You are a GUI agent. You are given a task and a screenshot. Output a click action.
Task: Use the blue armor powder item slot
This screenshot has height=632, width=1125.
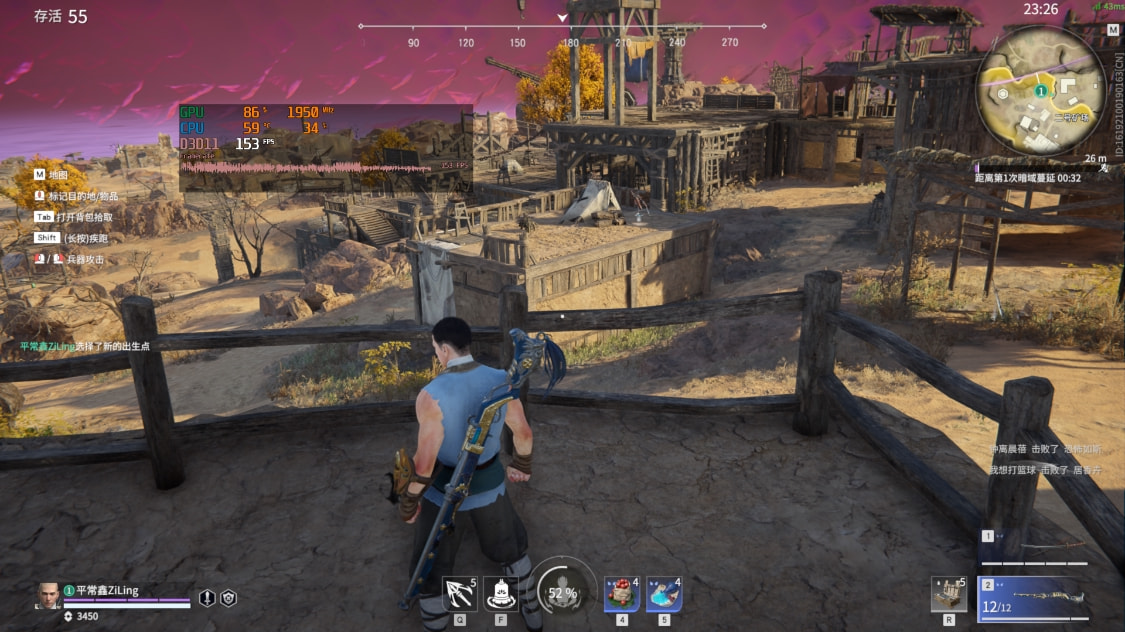pyautogui.click(x=664, y=594)
